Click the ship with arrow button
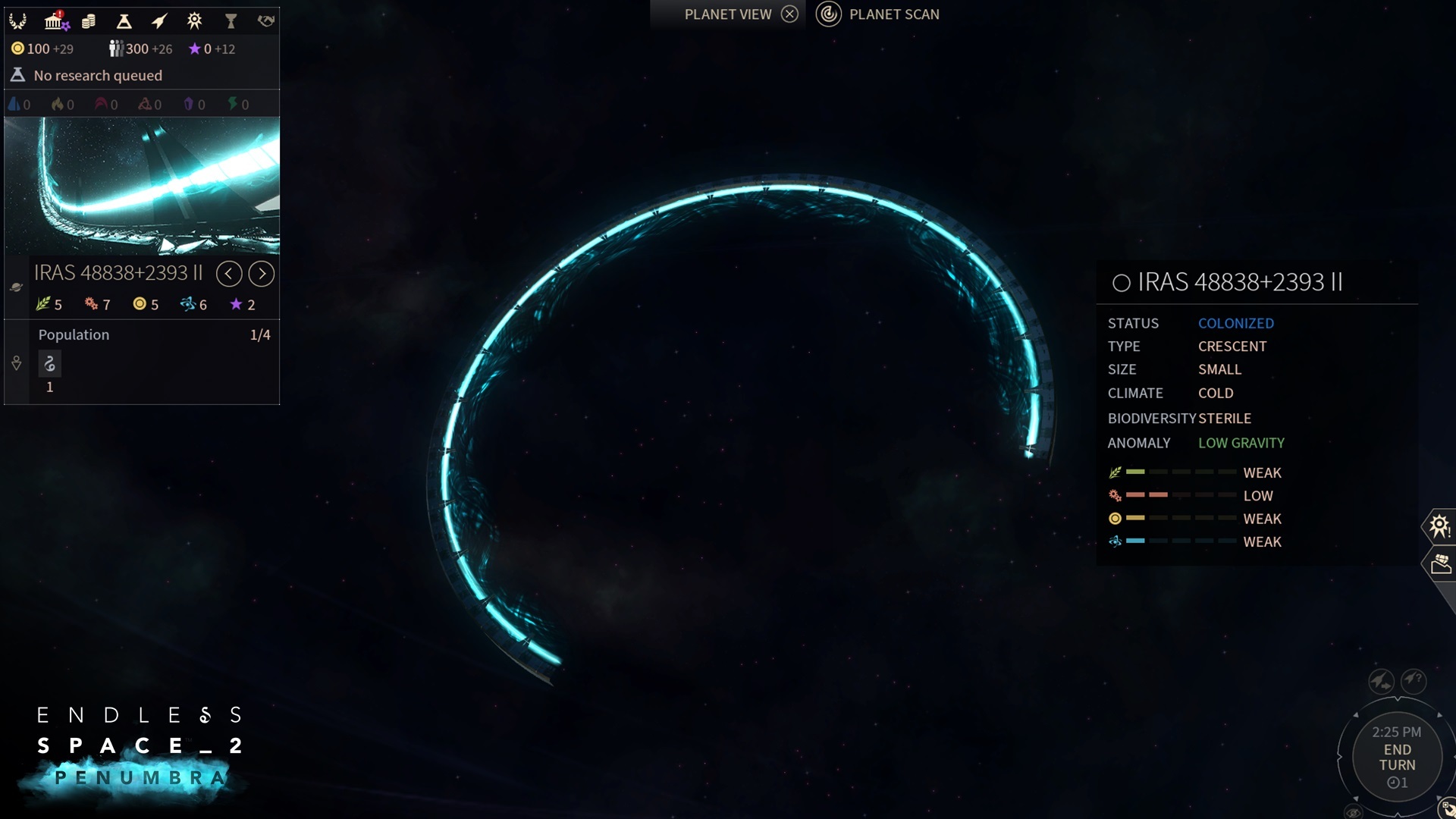 pyautogui.click(x=1381, y=680)
